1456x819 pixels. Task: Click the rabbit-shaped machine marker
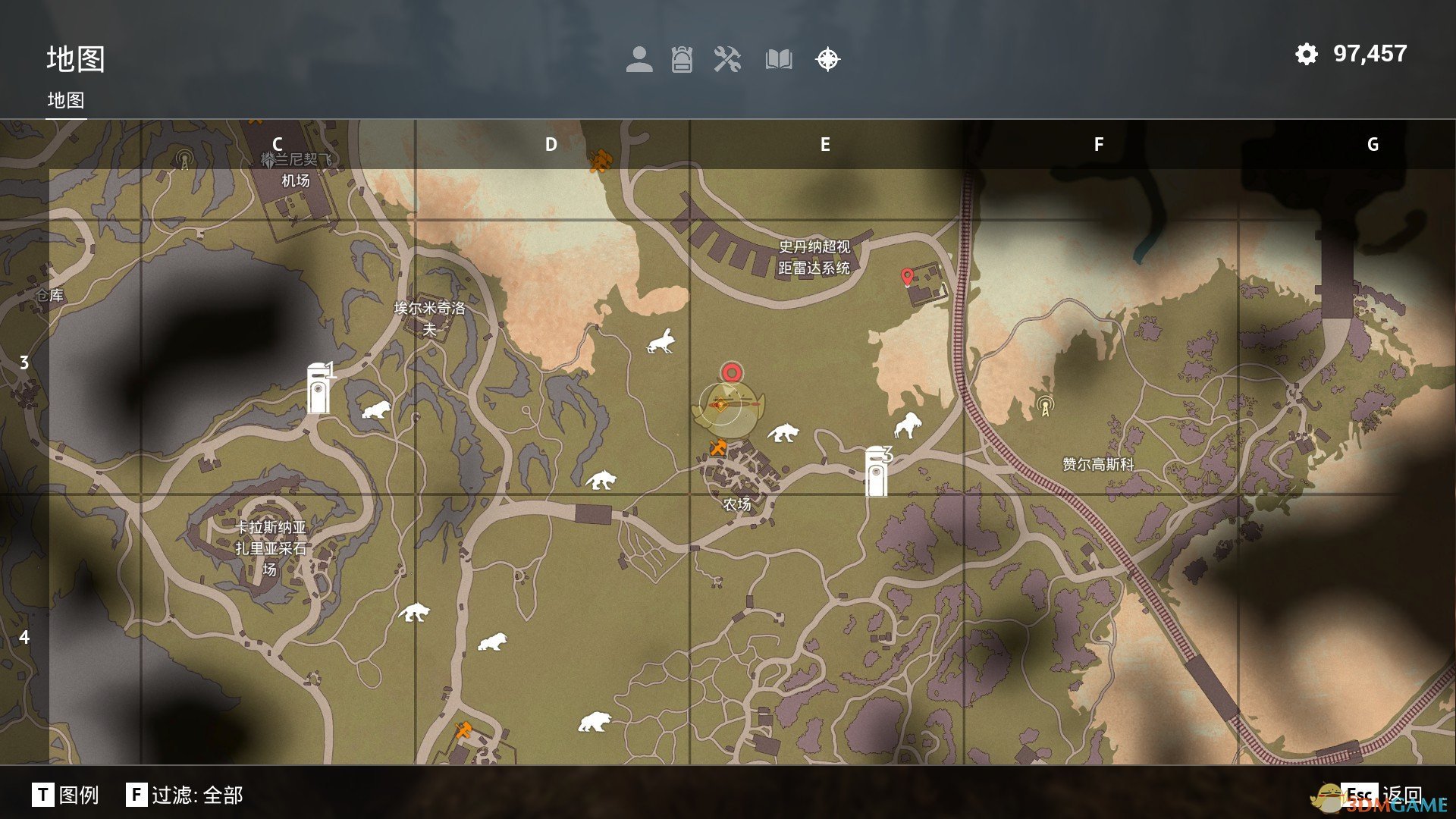click(662, 342)
